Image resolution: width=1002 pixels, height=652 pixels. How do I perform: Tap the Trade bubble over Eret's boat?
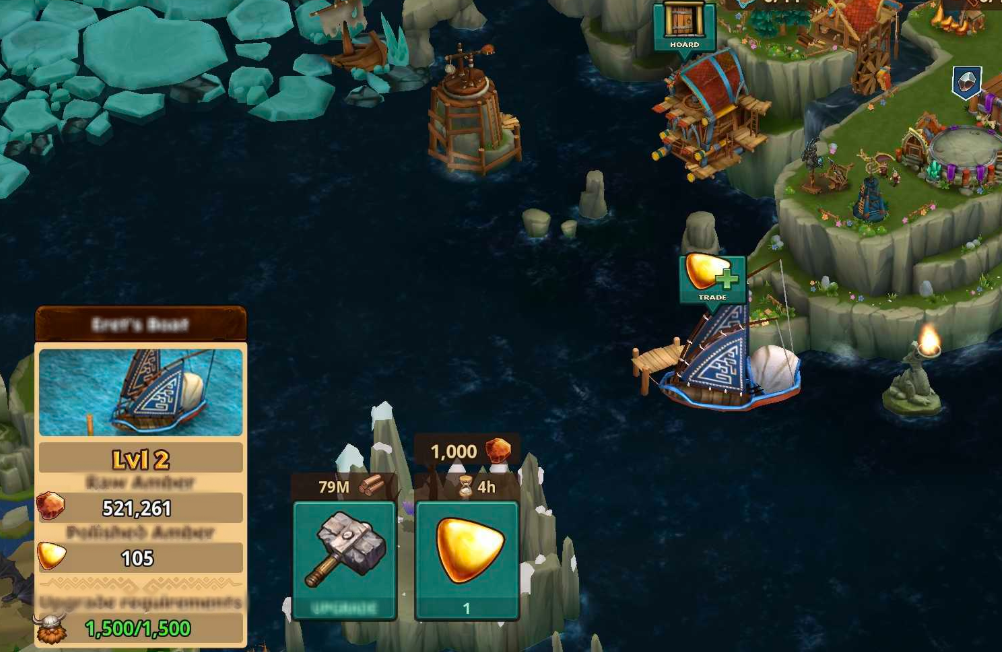pos(712,279)
